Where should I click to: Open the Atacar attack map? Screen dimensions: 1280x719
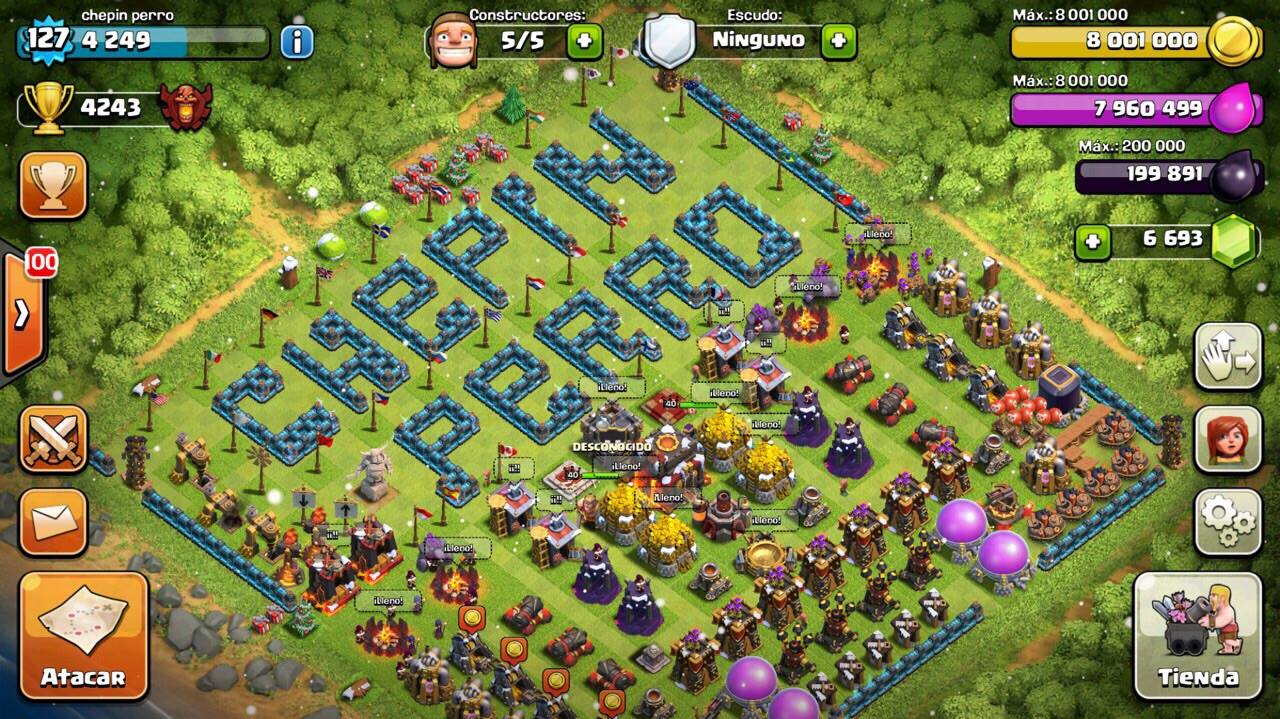pyautogui.click(x=83, y=634)
